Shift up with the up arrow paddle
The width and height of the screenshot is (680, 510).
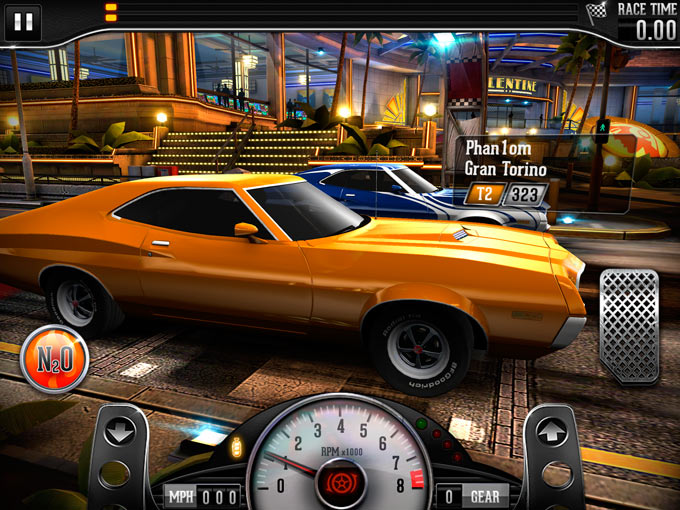click(552, 432)
